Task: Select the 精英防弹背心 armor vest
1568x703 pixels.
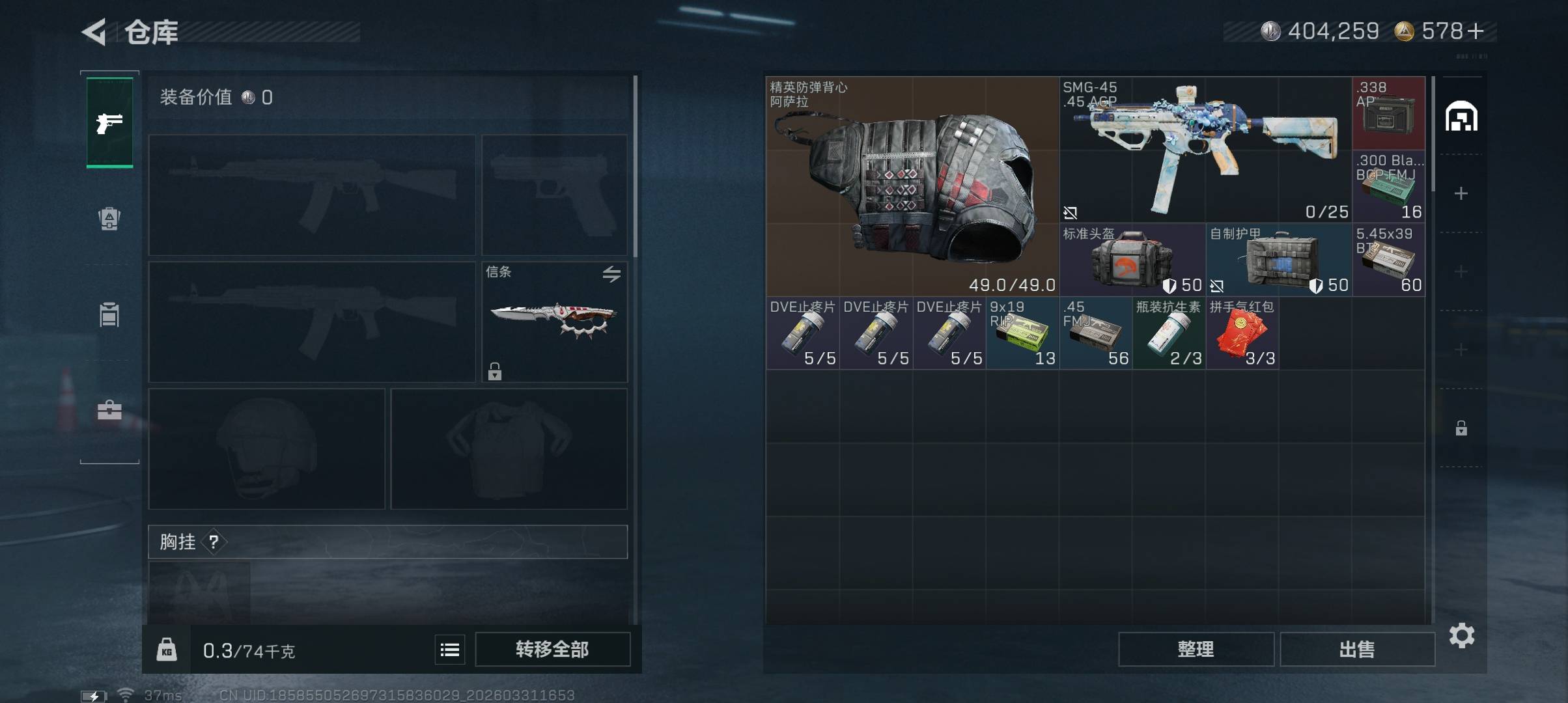Action: click(x=912, y=186)
